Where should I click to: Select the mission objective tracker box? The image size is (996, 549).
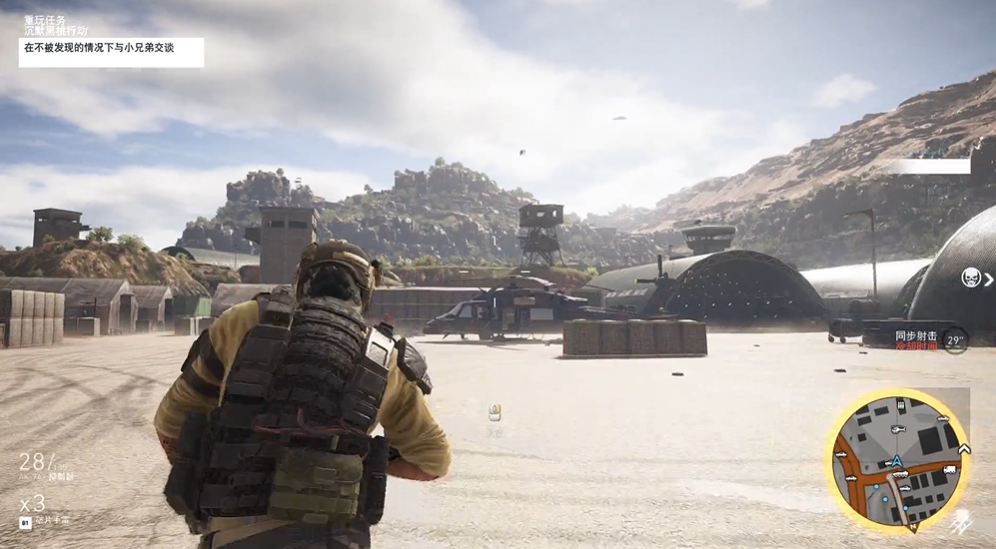point(111,52)
